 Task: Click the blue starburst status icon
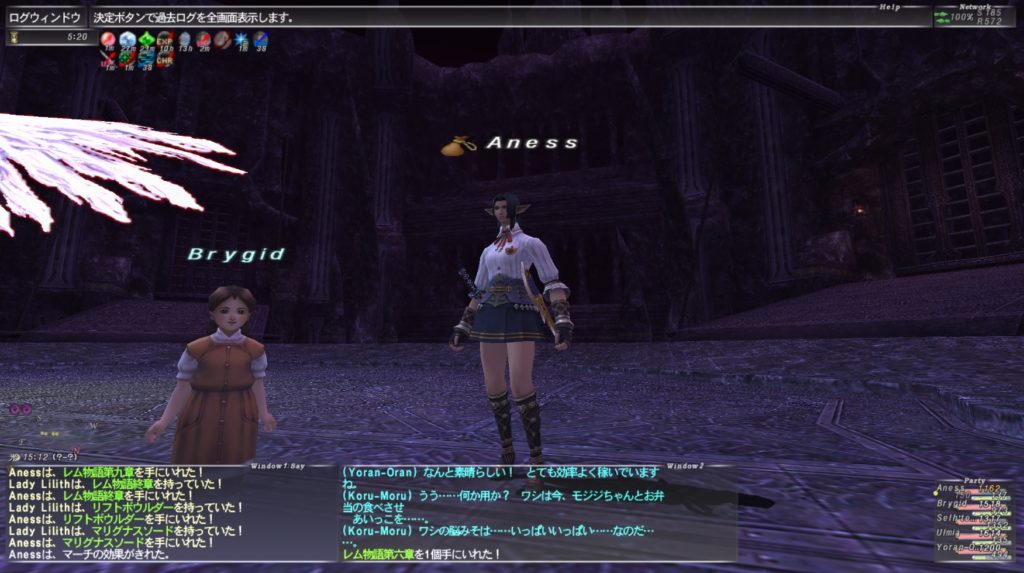240,40
